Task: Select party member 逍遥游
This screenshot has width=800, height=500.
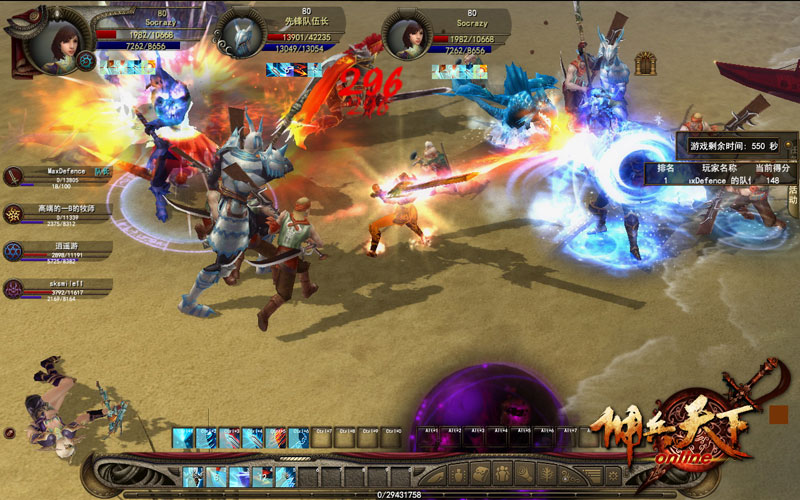Action: click(15, 250)
